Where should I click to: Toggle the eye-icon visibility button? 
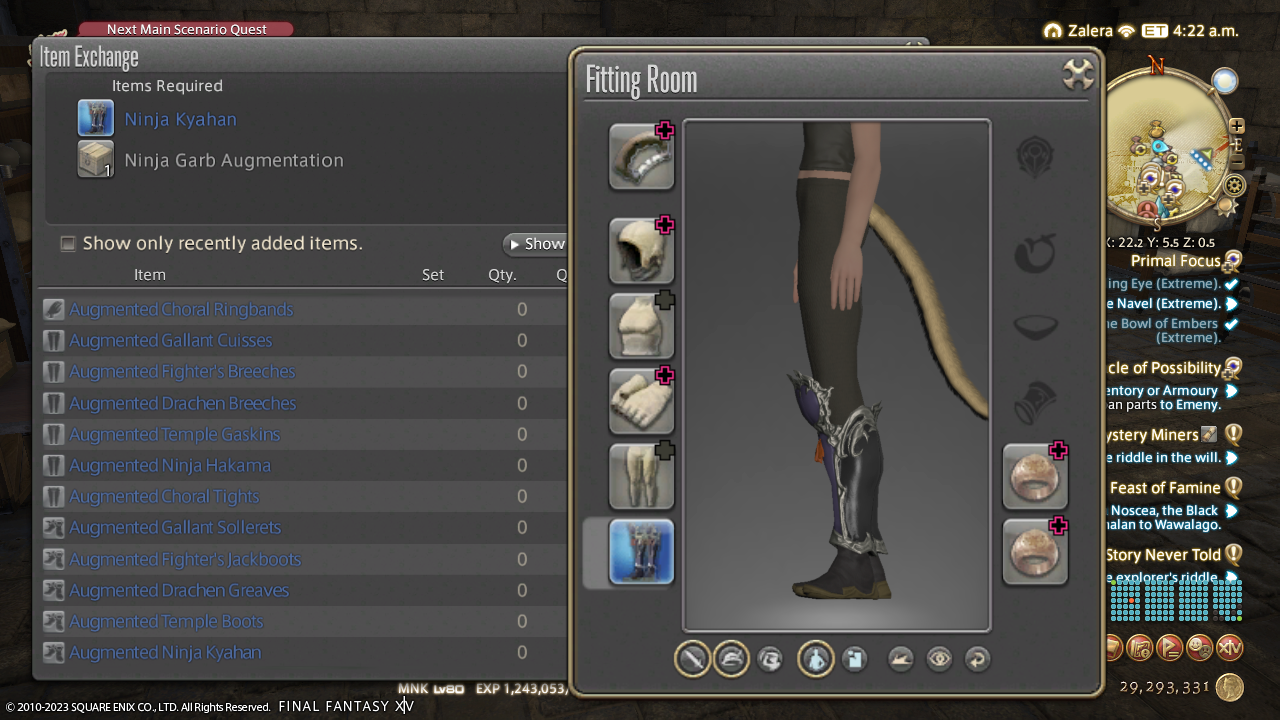(x=938, y=659)
